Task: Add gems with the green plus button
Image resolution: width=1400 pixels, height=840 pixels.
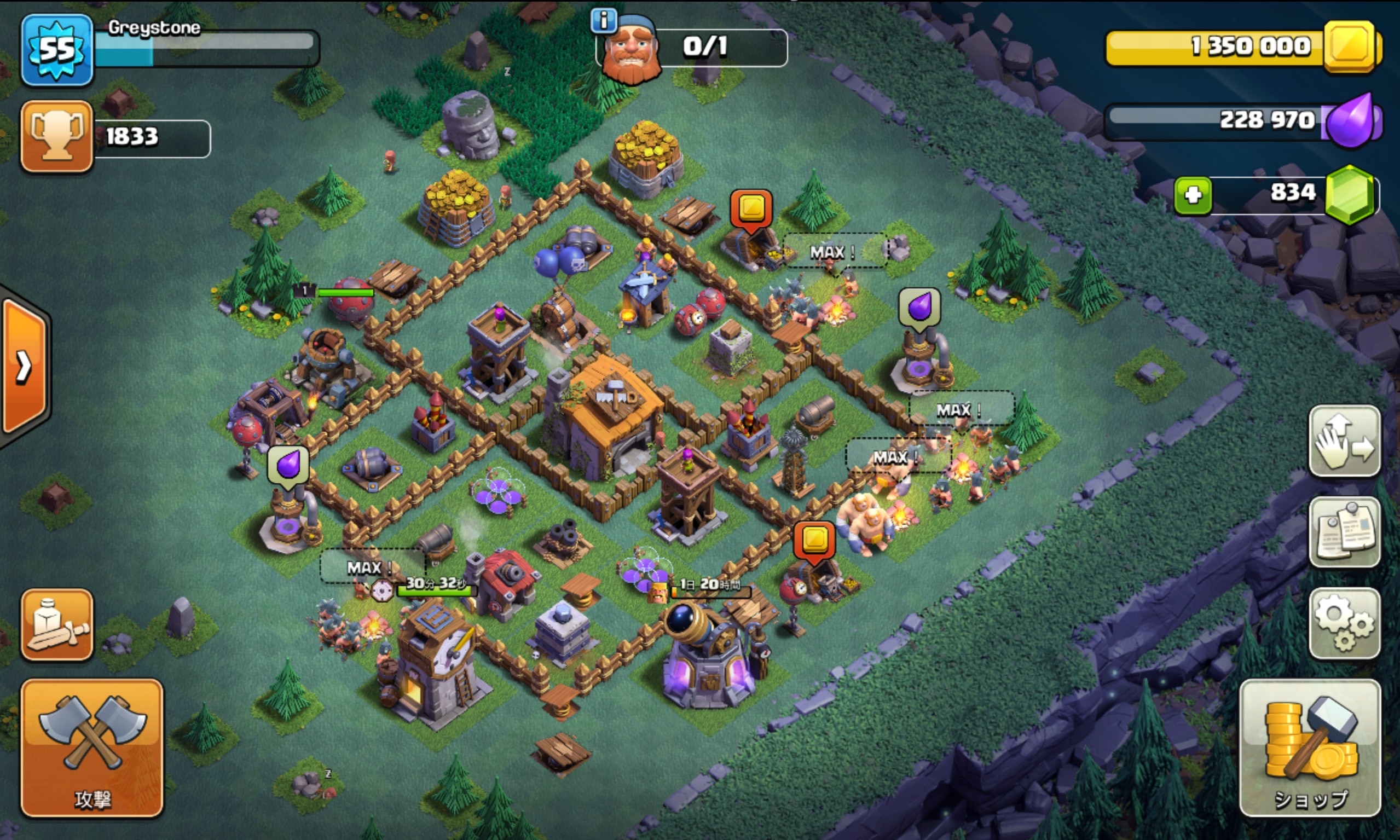Action: (1193, 195)
